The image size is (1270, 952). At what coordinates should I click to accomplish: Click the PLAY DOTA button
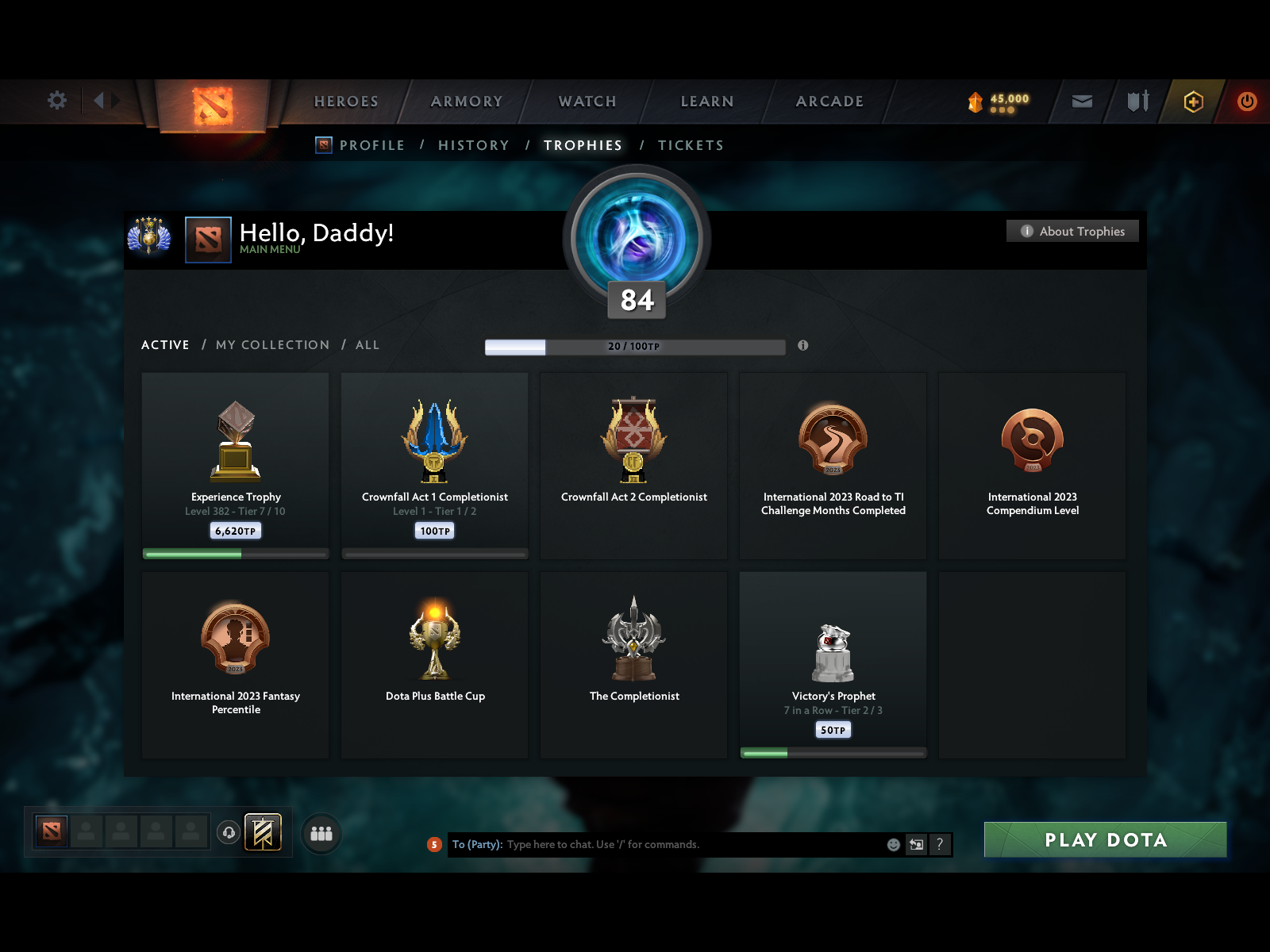[1106, 839]
